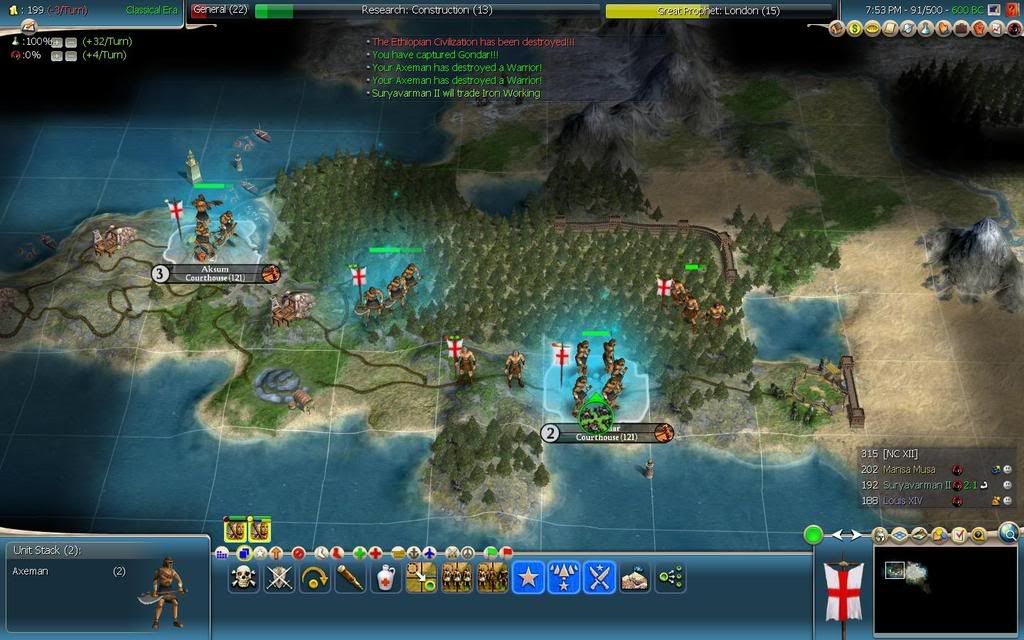The height and width of the screenshot is (640, 1024).
Task: Activate the spyglass Sentry action
Action: click(x=350, y=577)
